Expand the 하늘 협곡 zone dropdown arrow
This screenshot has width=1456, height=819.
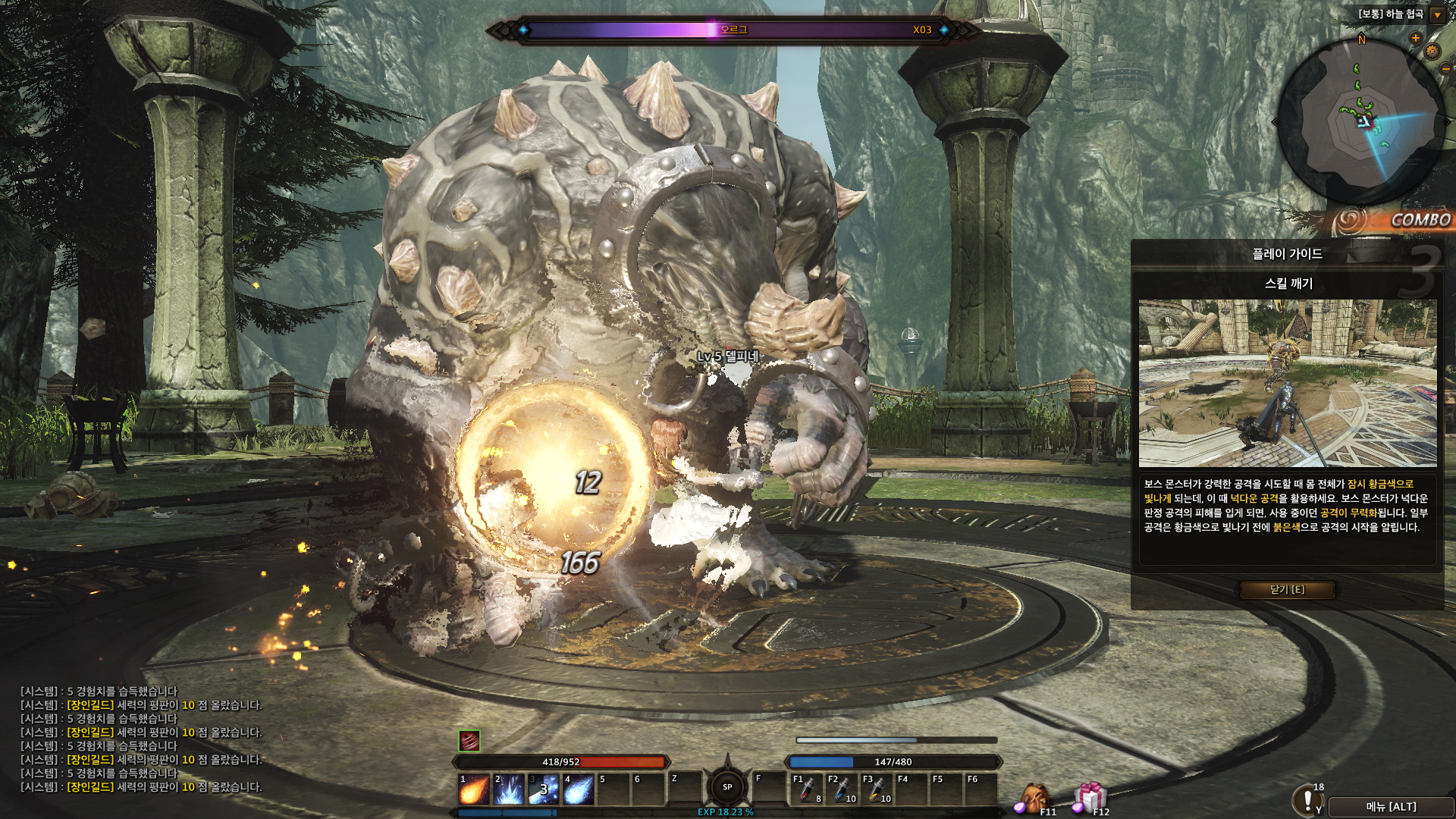pyautogui.click(x=1437, y=15)
